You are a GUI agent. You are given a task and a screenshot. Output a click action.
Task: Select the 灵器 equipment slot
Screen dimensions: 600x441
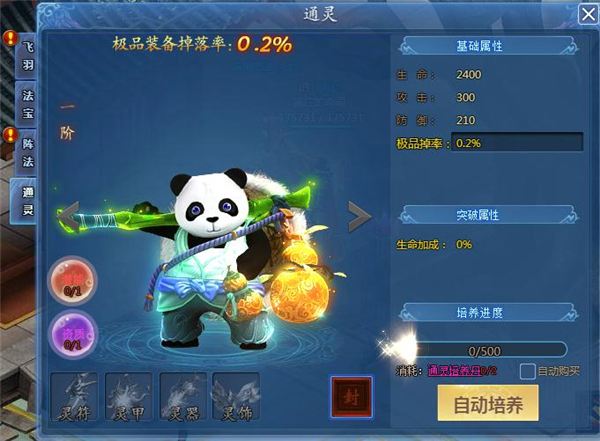(x=183, y=397)
